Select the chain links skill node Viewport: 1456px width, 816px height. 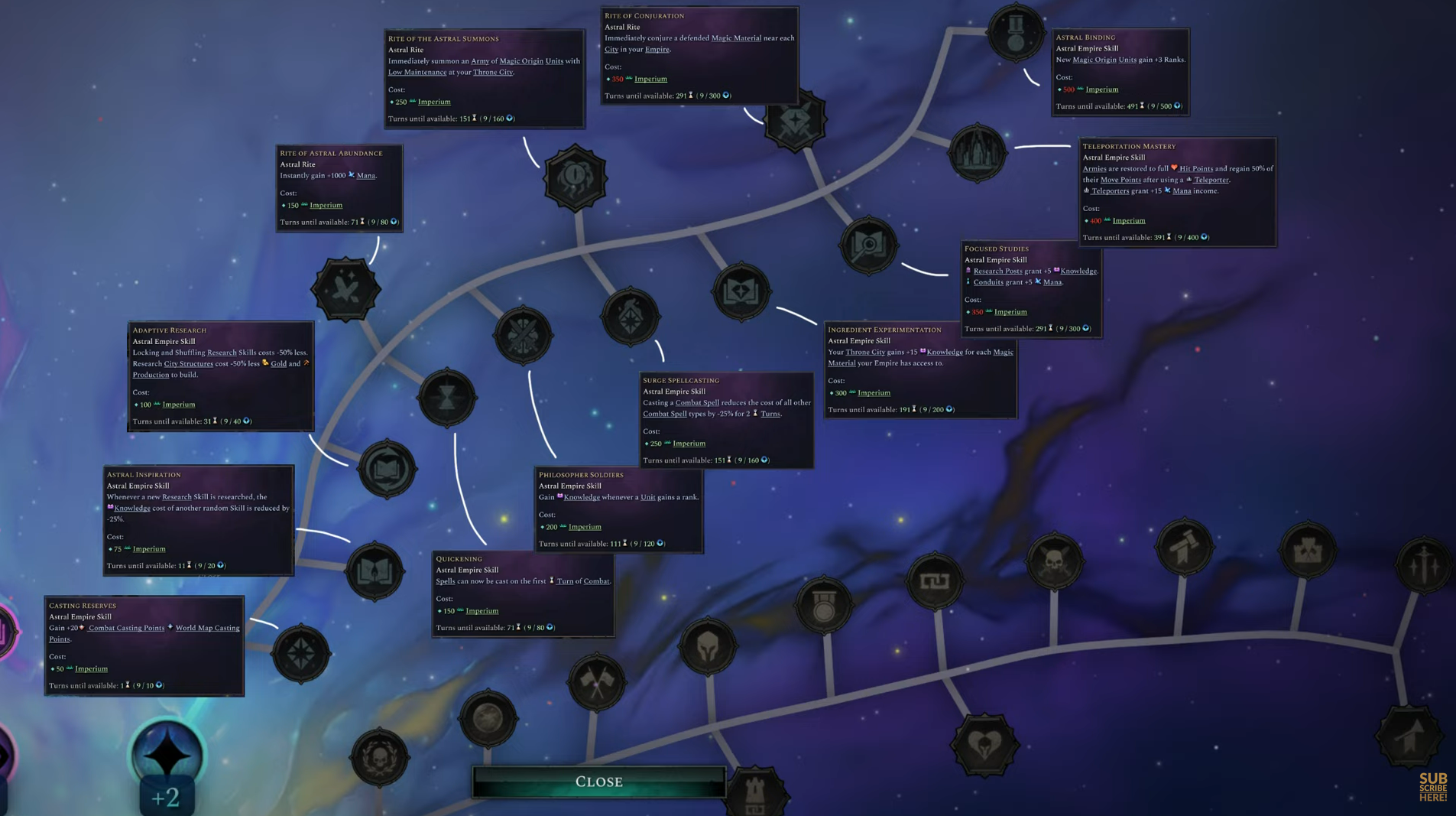pos(936,581)
